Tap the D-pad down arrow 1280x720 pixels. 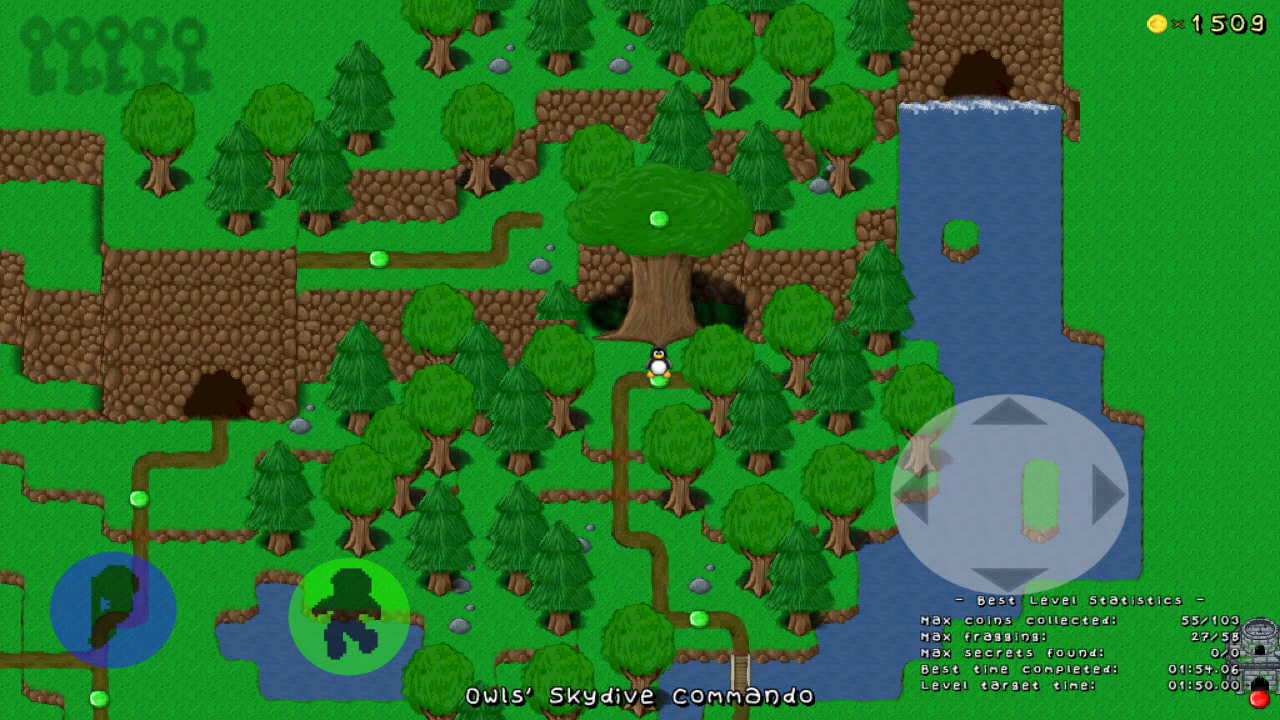[x=1009, y=578]
